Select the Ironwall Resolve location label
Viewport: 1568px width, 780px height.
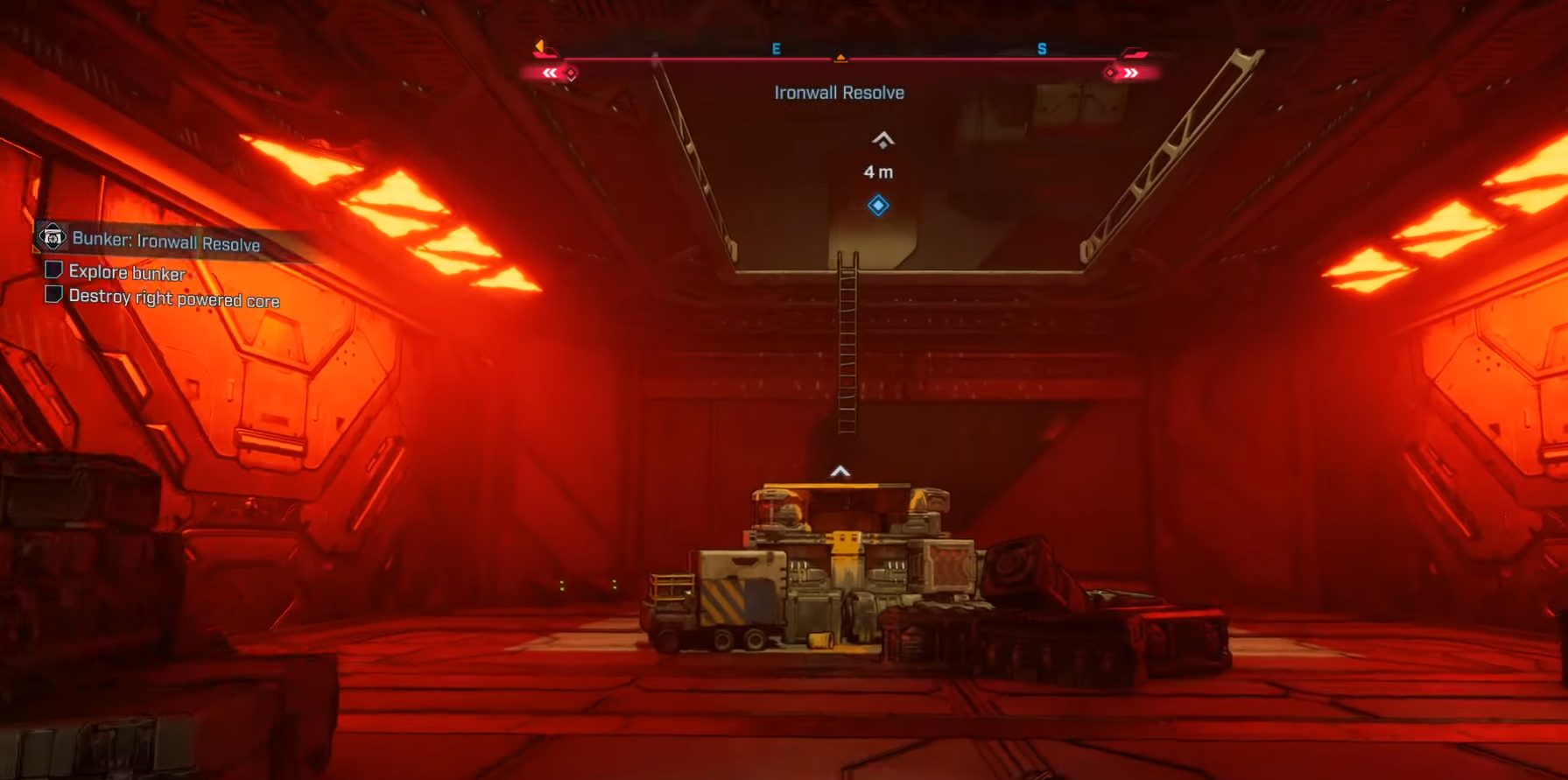click(x=839, y=93)
